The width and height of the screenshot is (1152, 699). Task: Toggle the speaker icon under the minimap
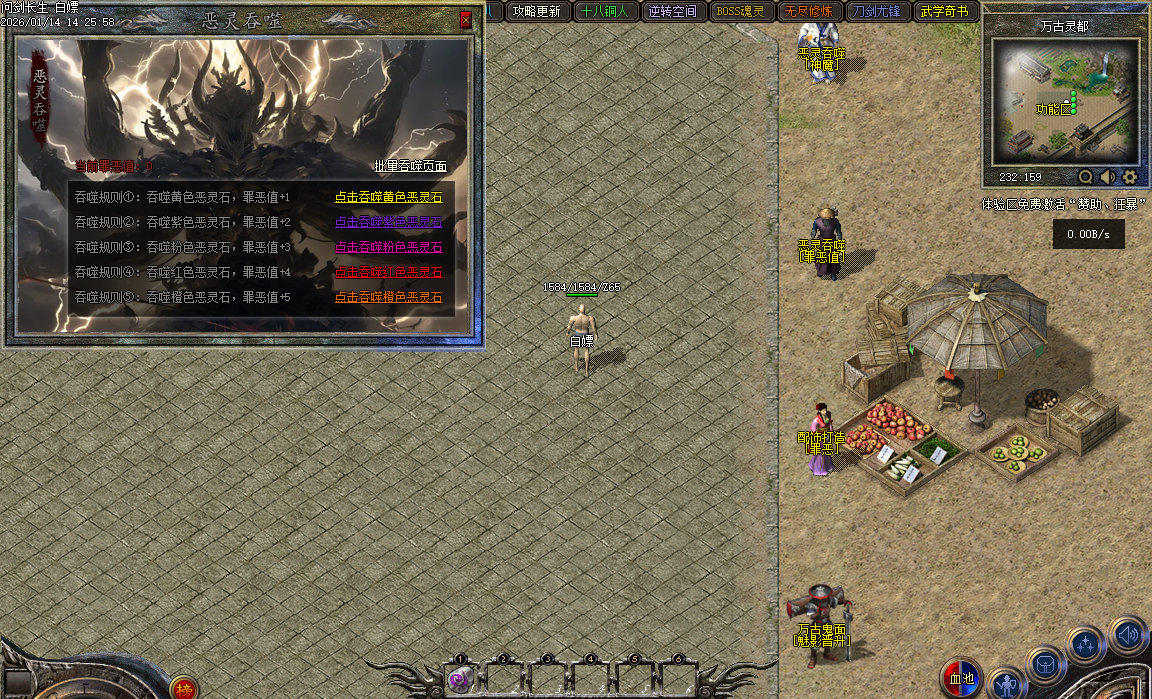1107,177
